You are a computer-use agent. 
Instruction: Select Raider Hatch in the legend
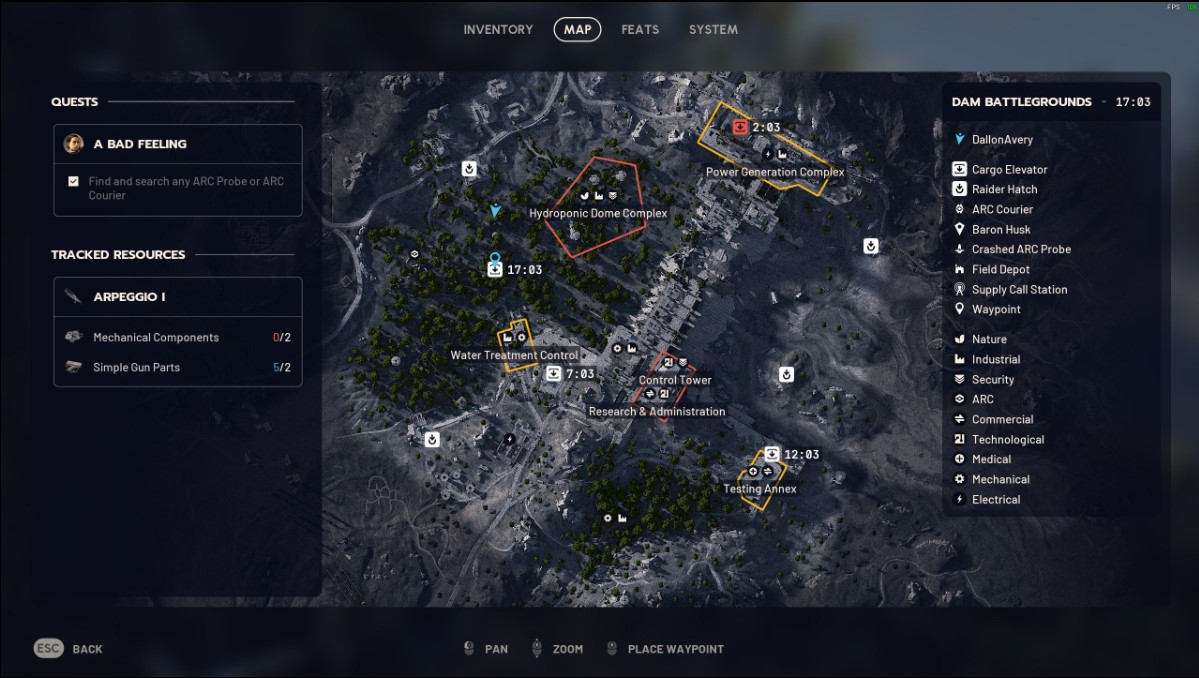[x=1004, y=189]
